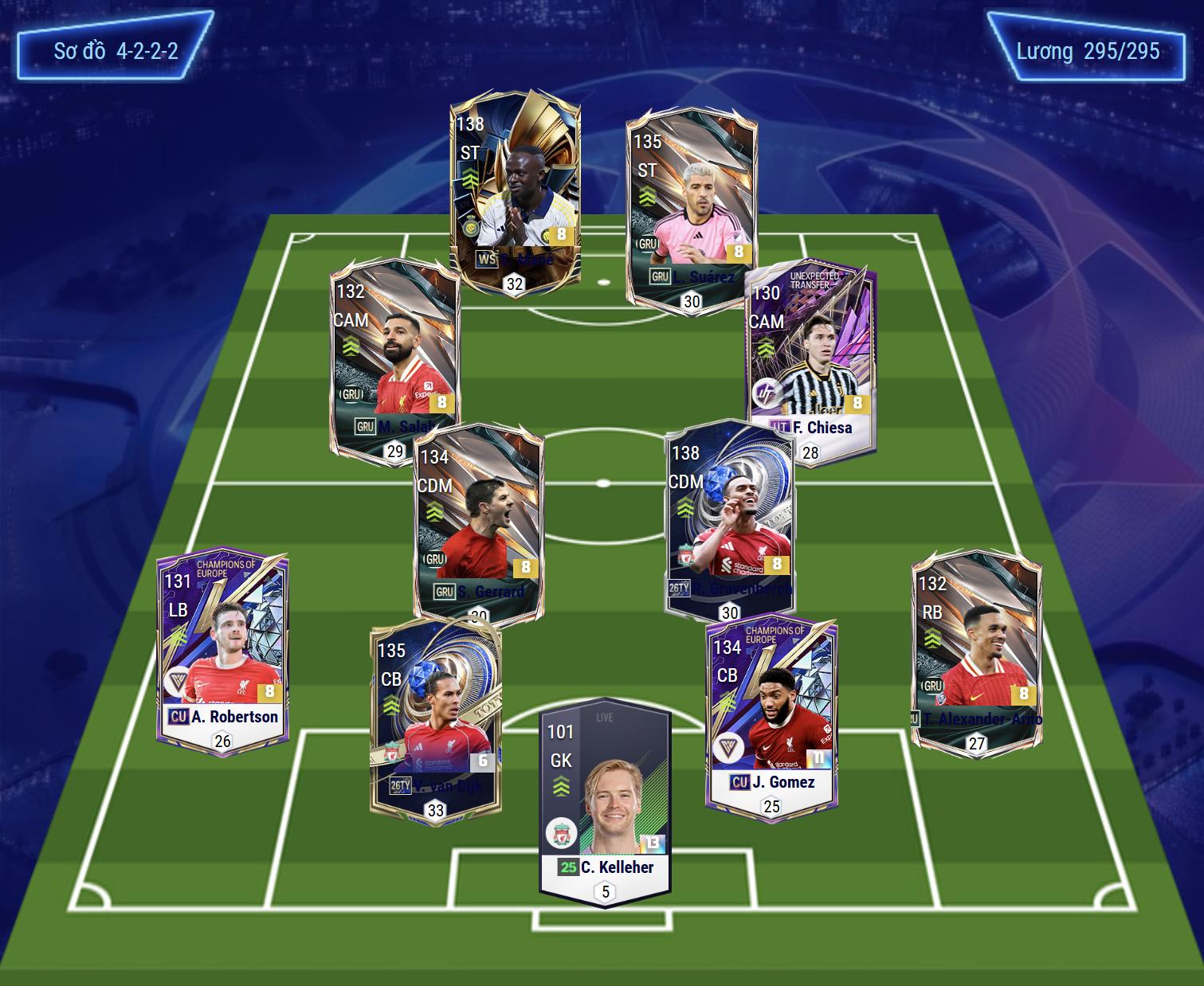Choose the C. Kelleher goalkeeper card

pyautogui.click(x=606, y=800)
